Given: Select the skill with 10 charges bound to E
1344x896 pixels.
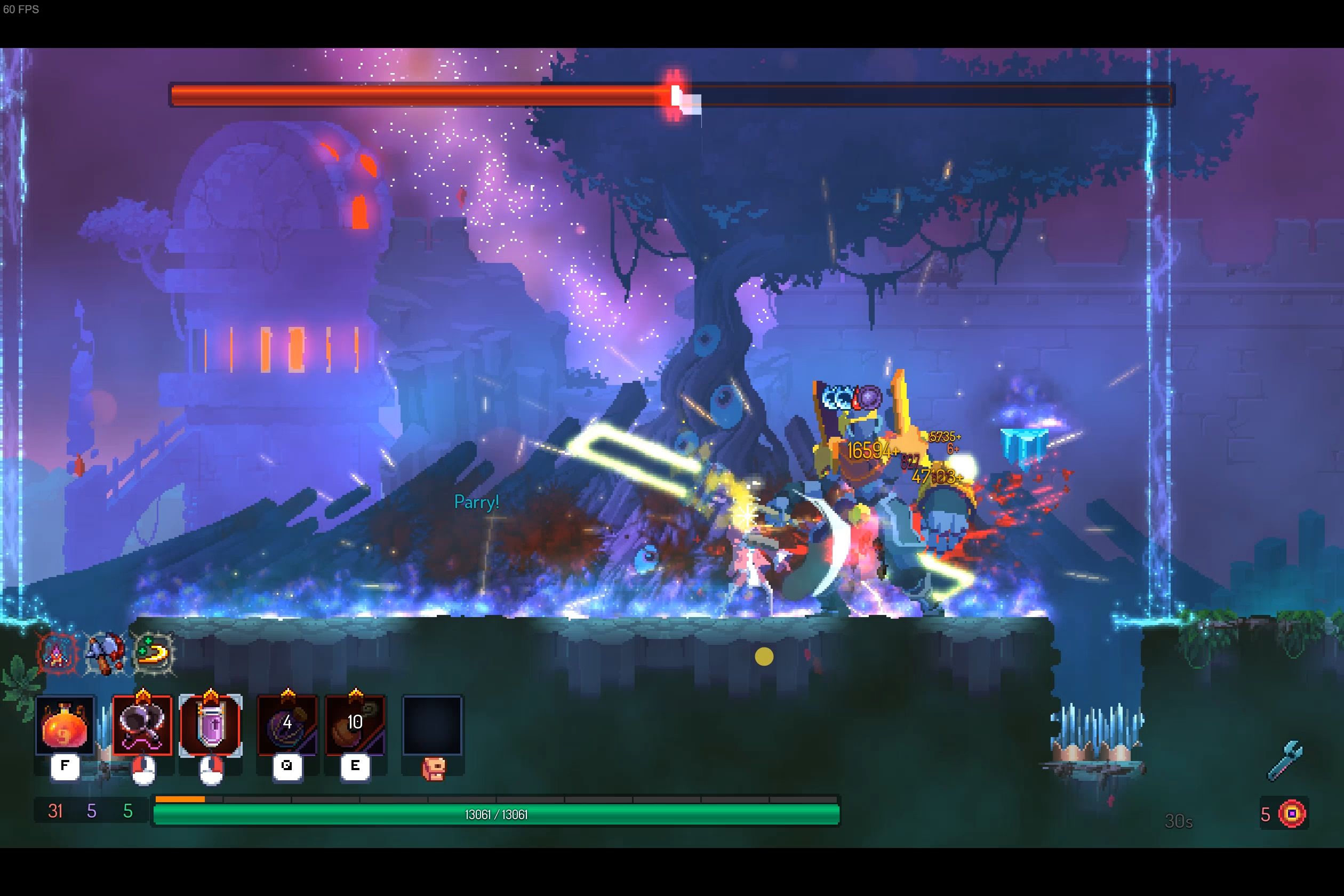Looking at the screenshot, I should click(354, 726).
